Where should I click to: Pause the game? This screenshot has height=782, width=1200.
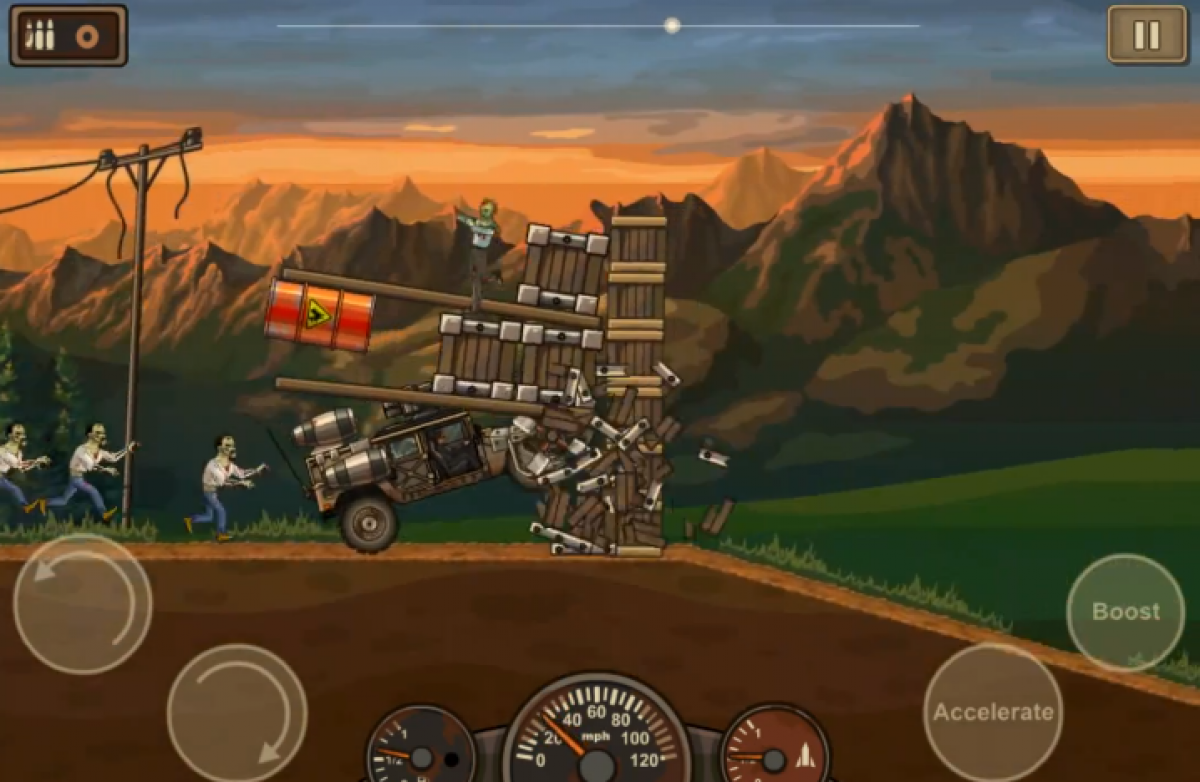(1146, 35)
